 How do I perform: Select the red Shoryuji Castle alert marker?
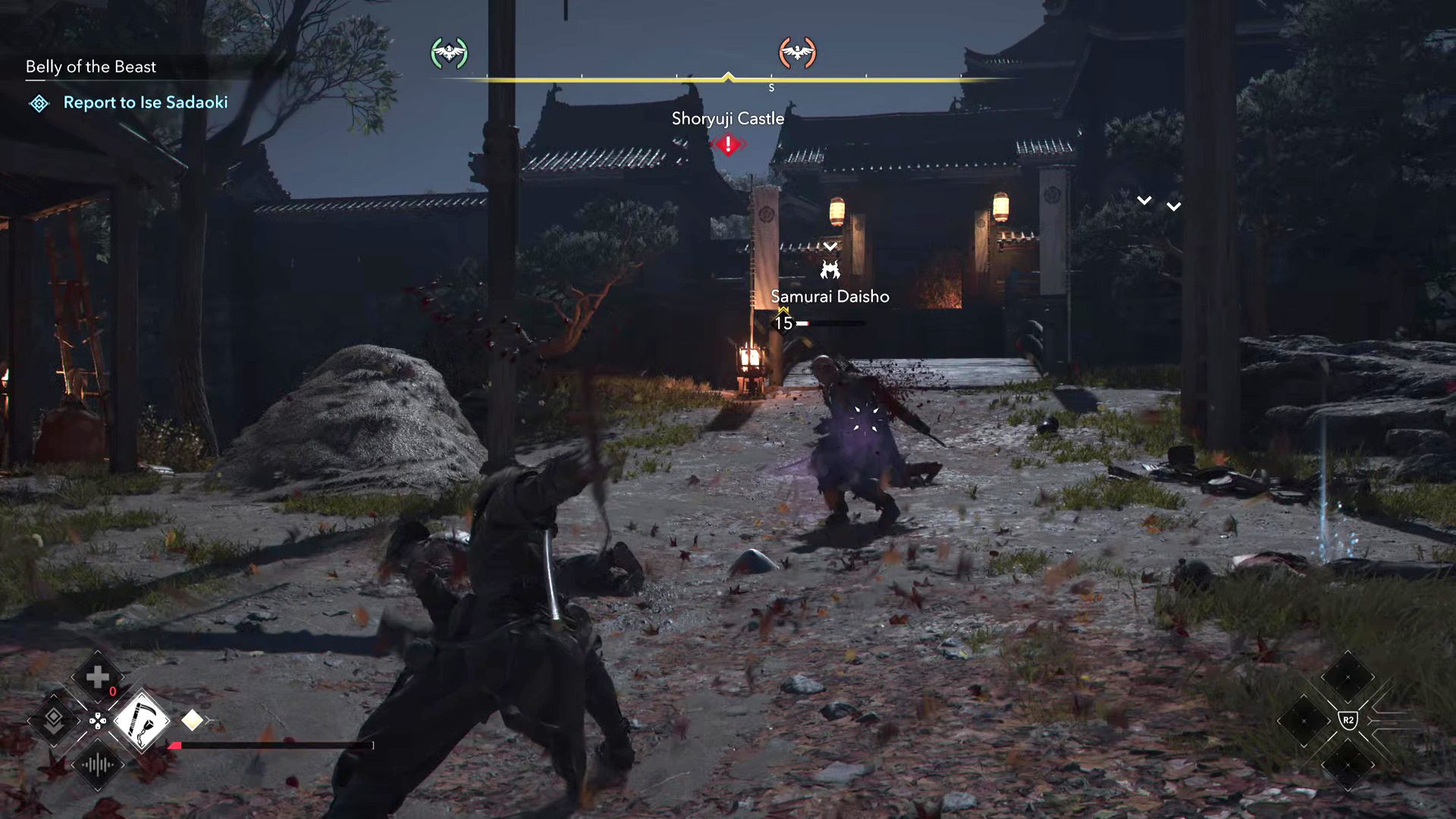point(728,144)
